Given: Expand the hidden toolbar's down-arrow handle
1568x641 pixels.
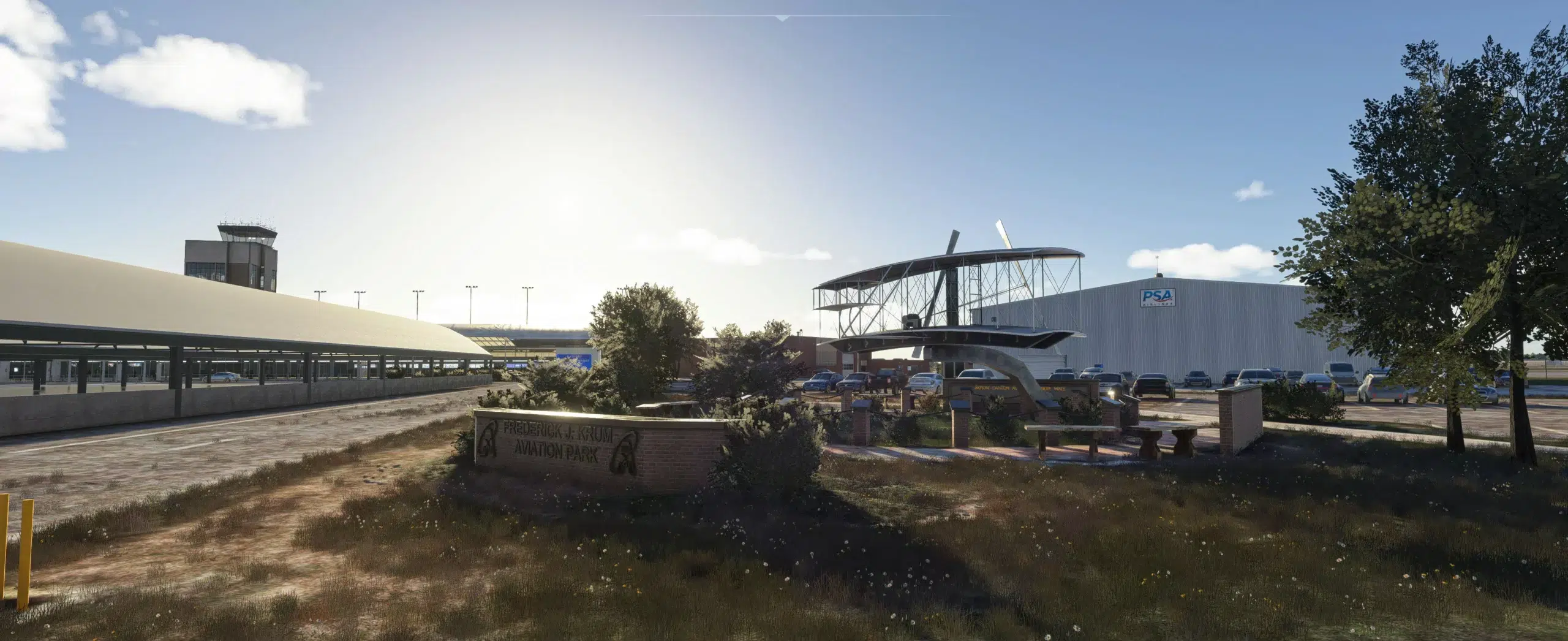Looking at the screenshot, I should tap(782, 18).
